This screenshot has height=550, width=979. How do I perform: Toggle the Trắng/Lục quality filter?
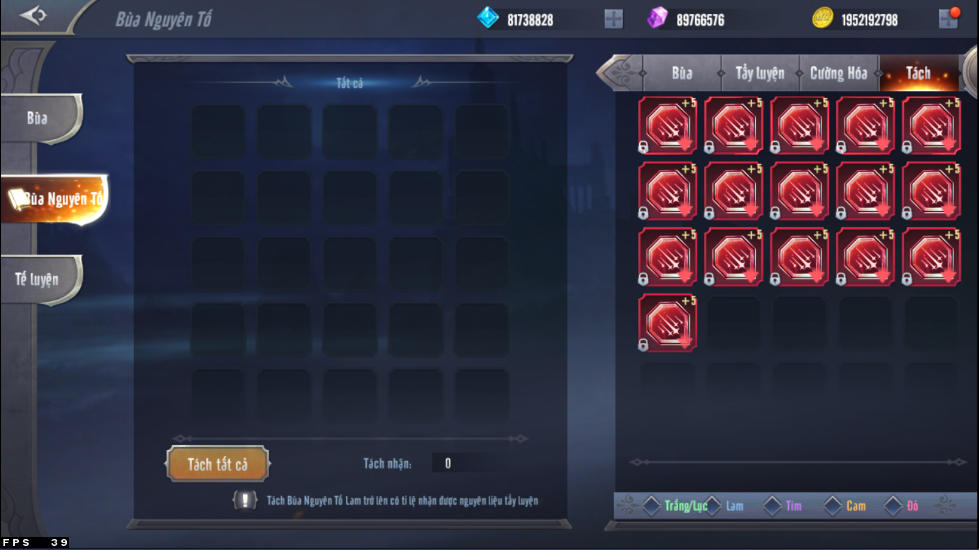click(652, 506)
